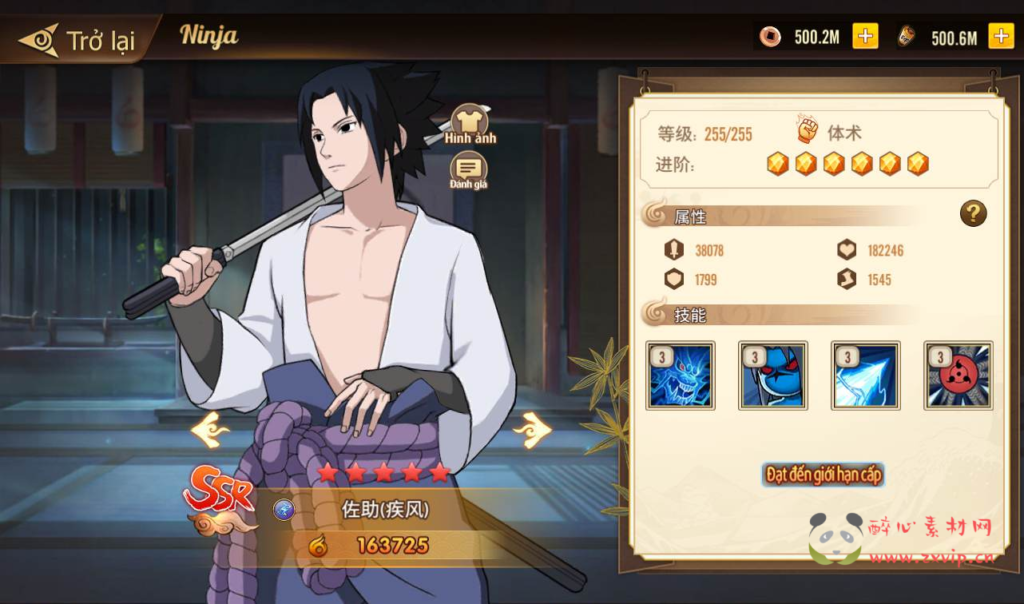Screen dimensions: 1024x604
Task: Select the blue Susanoo skill icon
Action: pos(680,375)
